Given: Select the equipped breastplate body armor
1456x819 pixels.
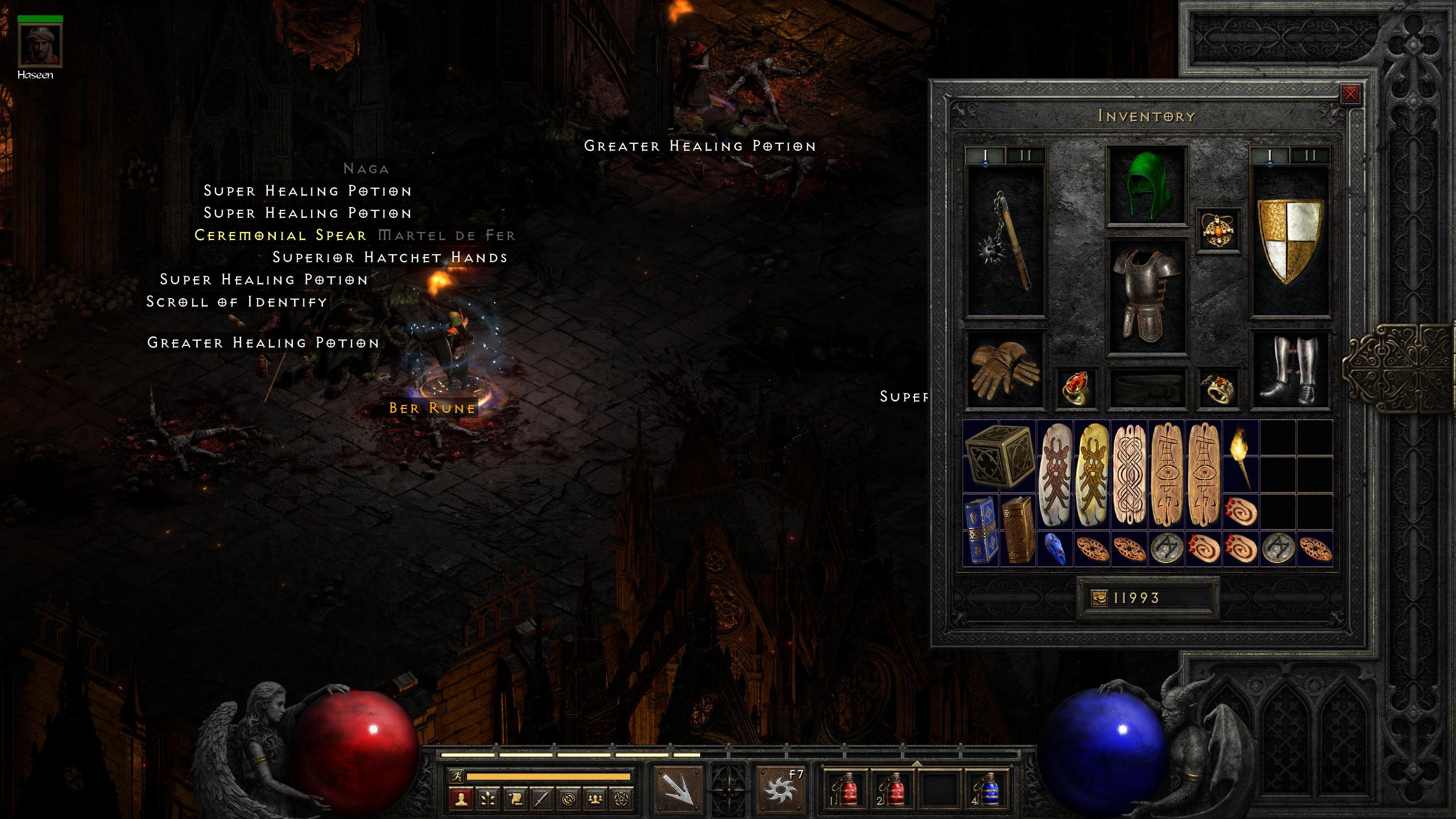Looking at the screenshot, I should click(x=1146, y=296).
